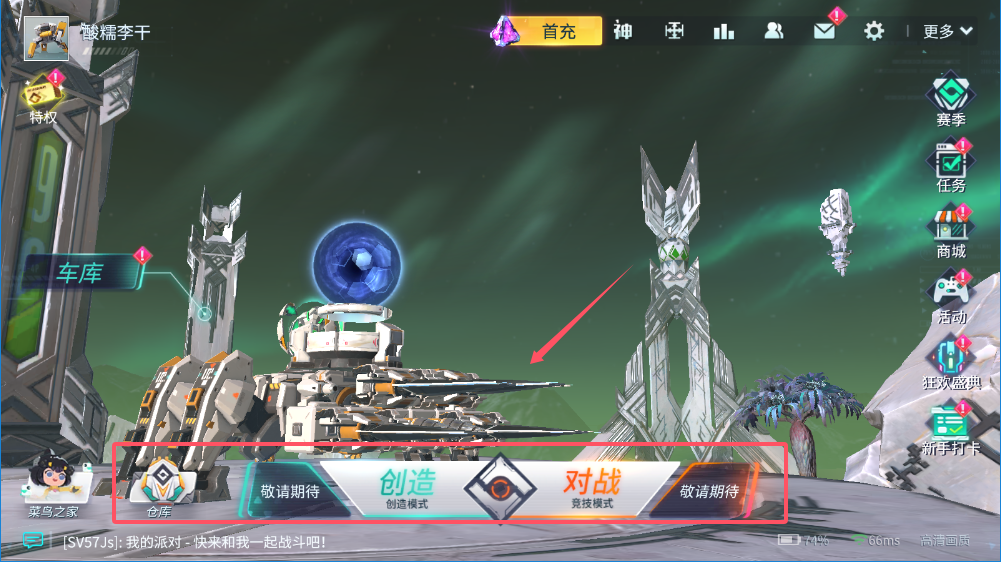This screenshot has height=562, width=1001.
Task: Open the leaderboard bar-chart icon
Action: [x=724, y=31]
